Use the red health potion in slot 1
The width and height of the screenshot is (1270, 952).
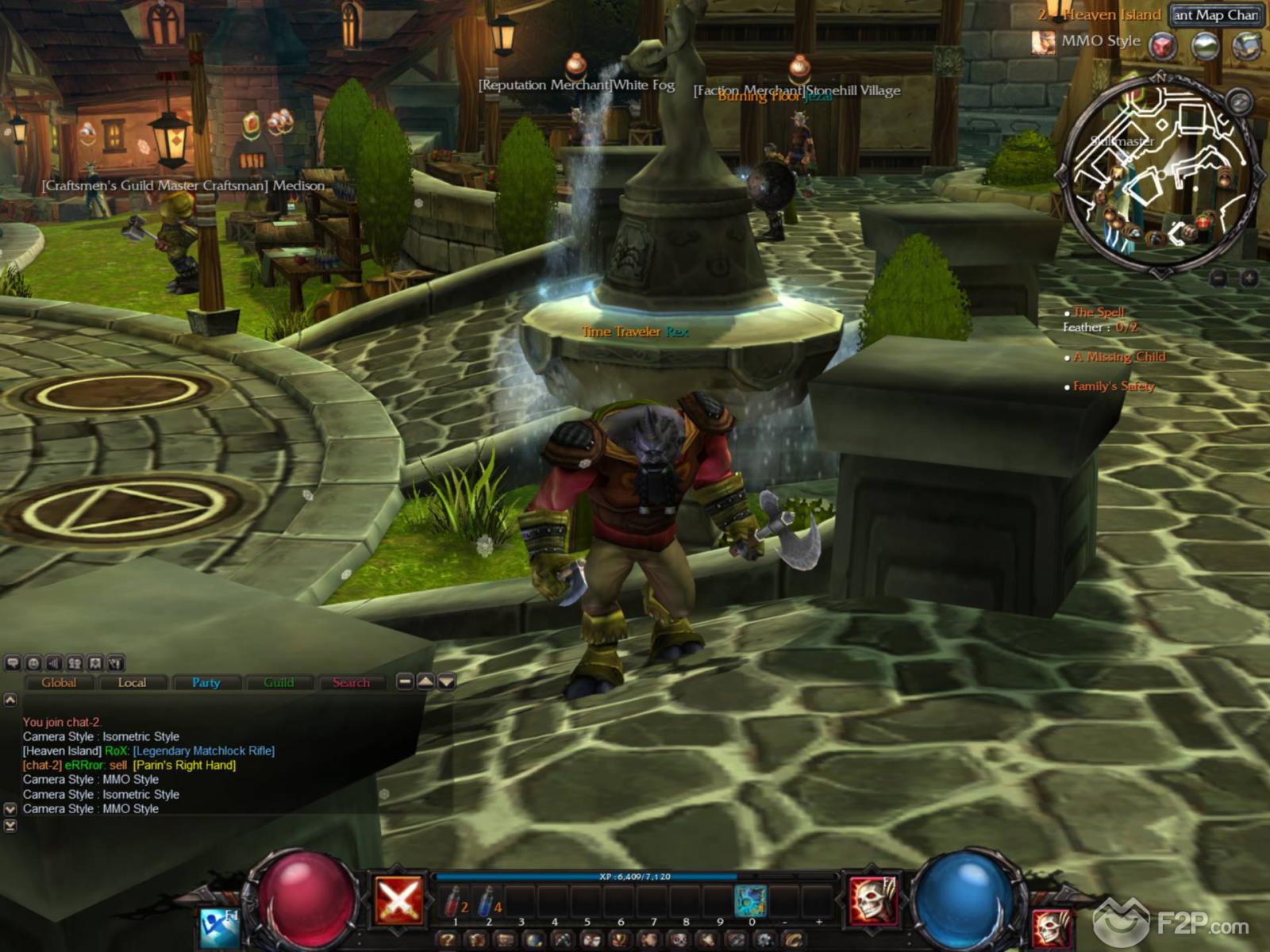tap(455, 901)
